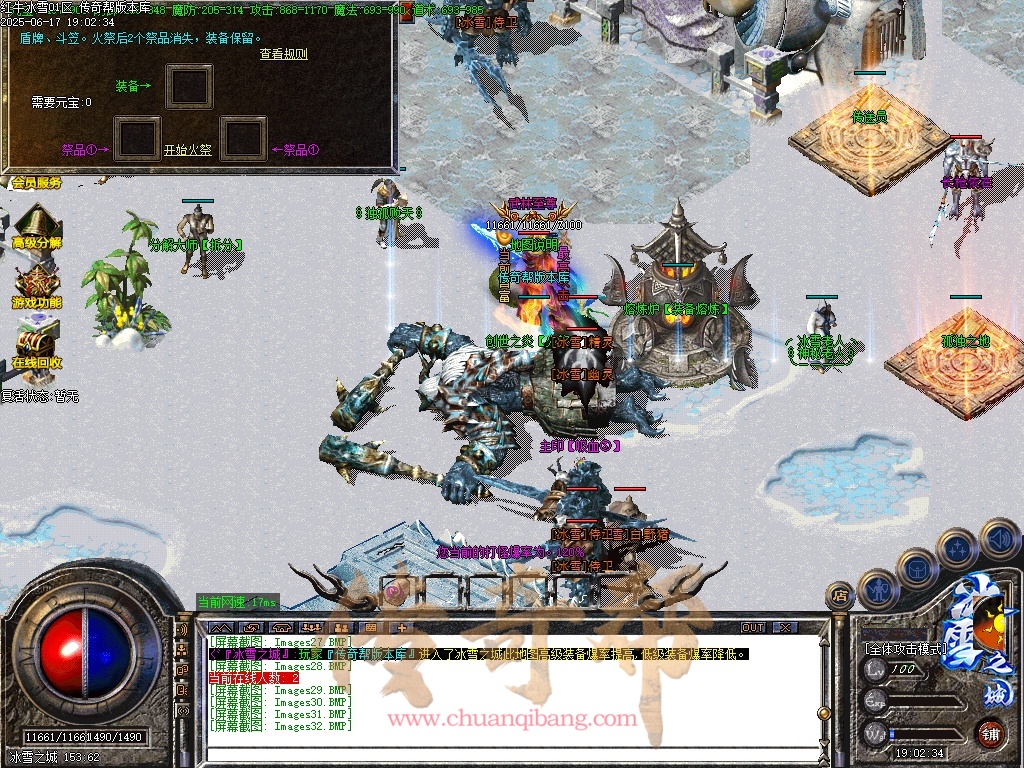Viewport: 1024px width, 768px height.
Task: Click the plus button on chat toolbar
Action: click(402, 627)
